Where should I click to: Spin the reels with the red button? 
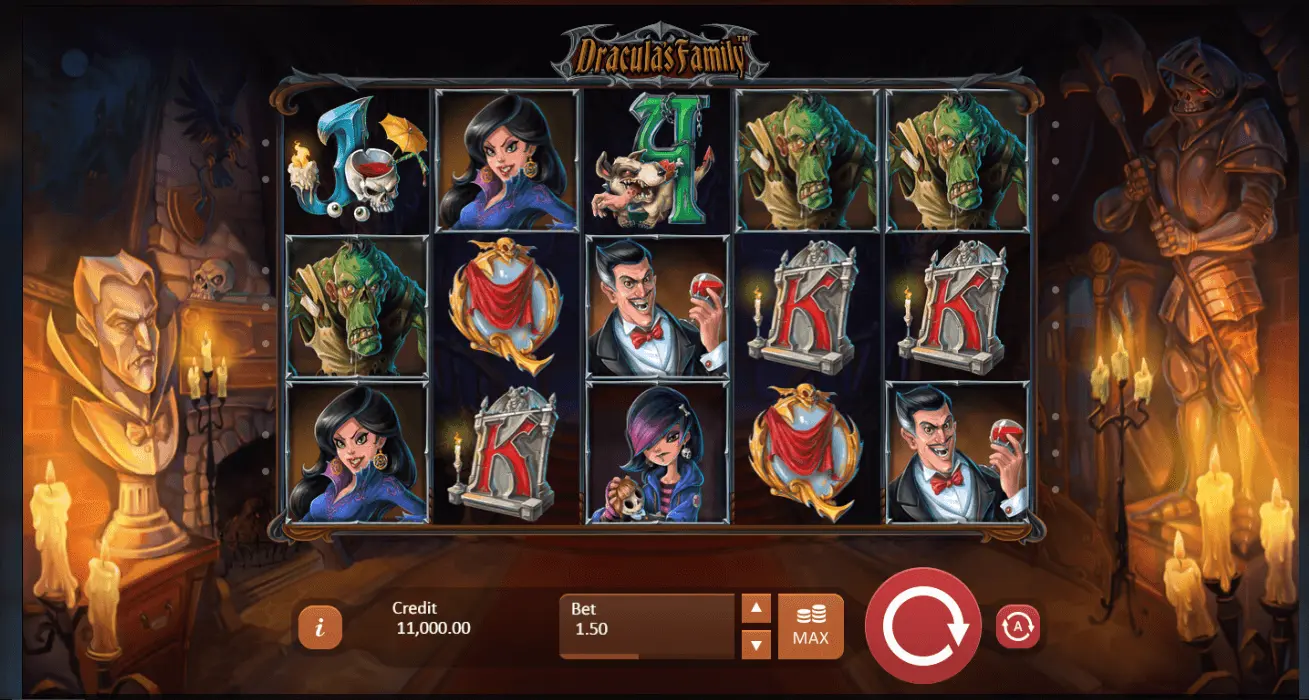tap(923, 626)
